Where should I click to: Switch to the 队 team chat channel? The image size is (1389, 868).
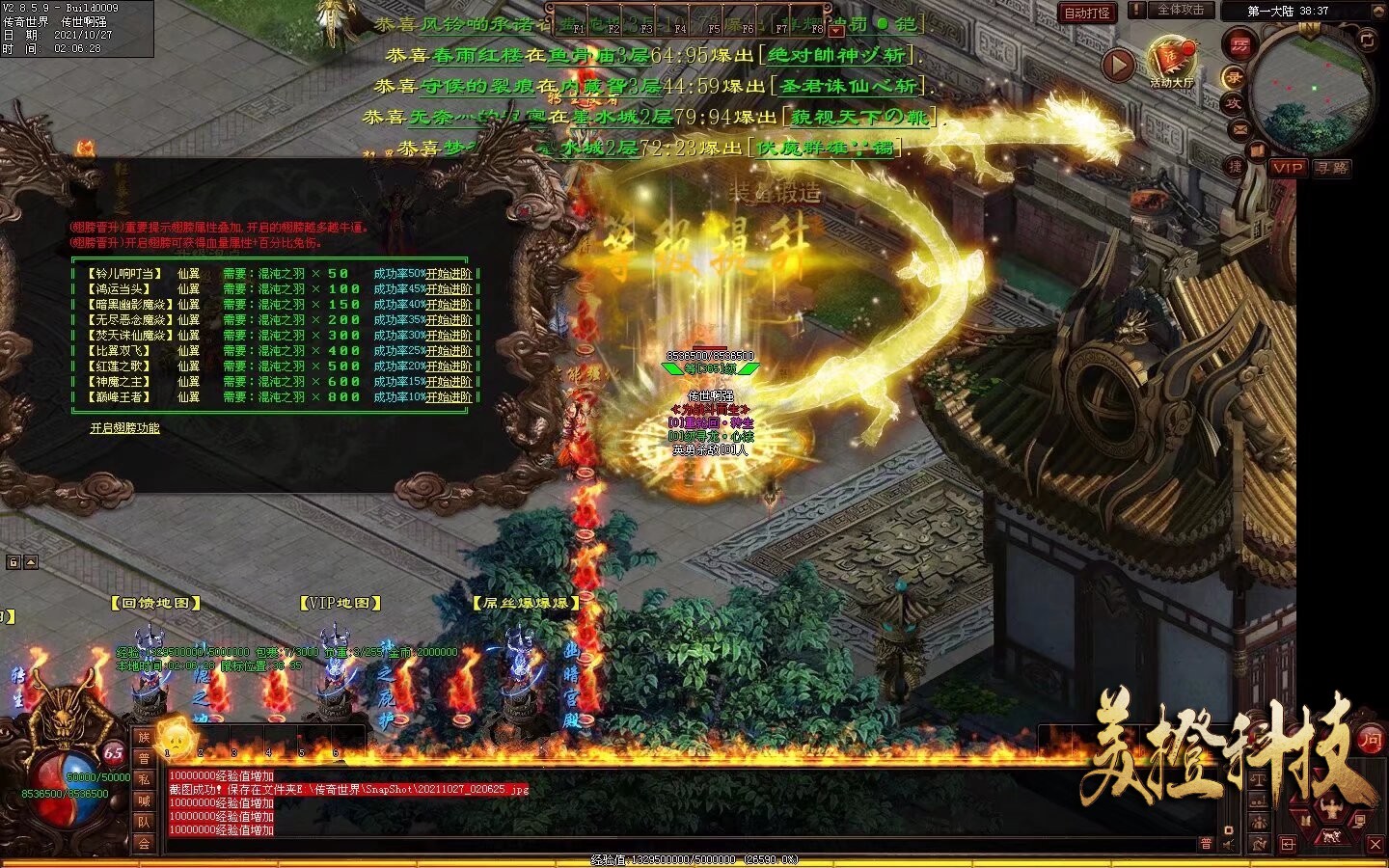coord(145,821)
